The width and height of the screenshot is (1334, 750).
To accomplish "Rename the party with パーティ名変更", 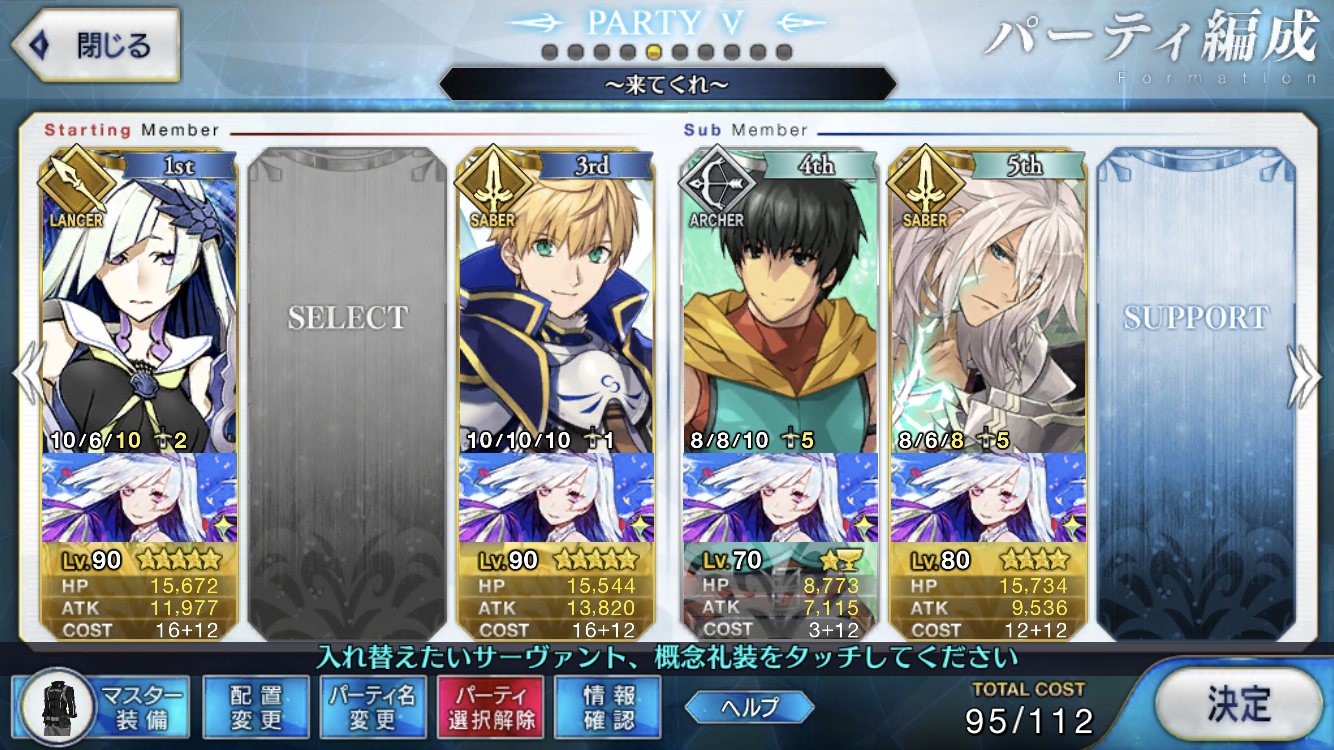I will click(x=372, y=706).
